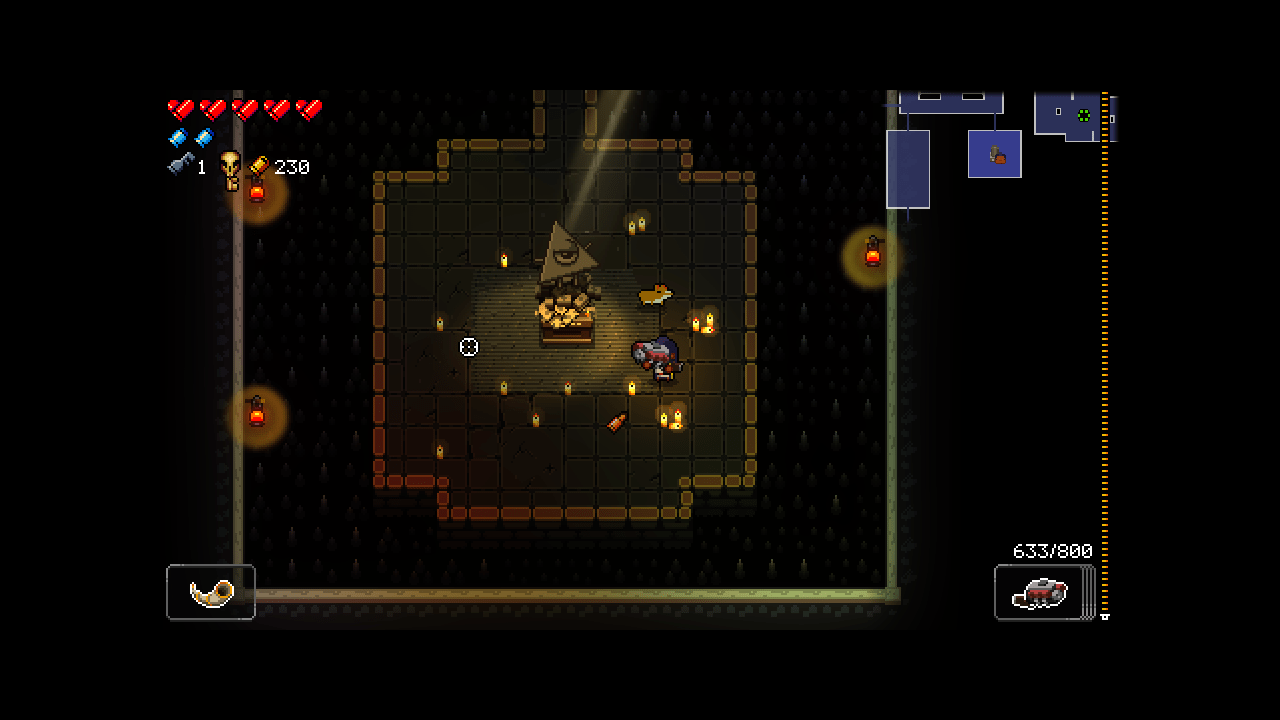Click the rightmost red heart container
The height and width of the screenshot is (720, 1280).
308,110
